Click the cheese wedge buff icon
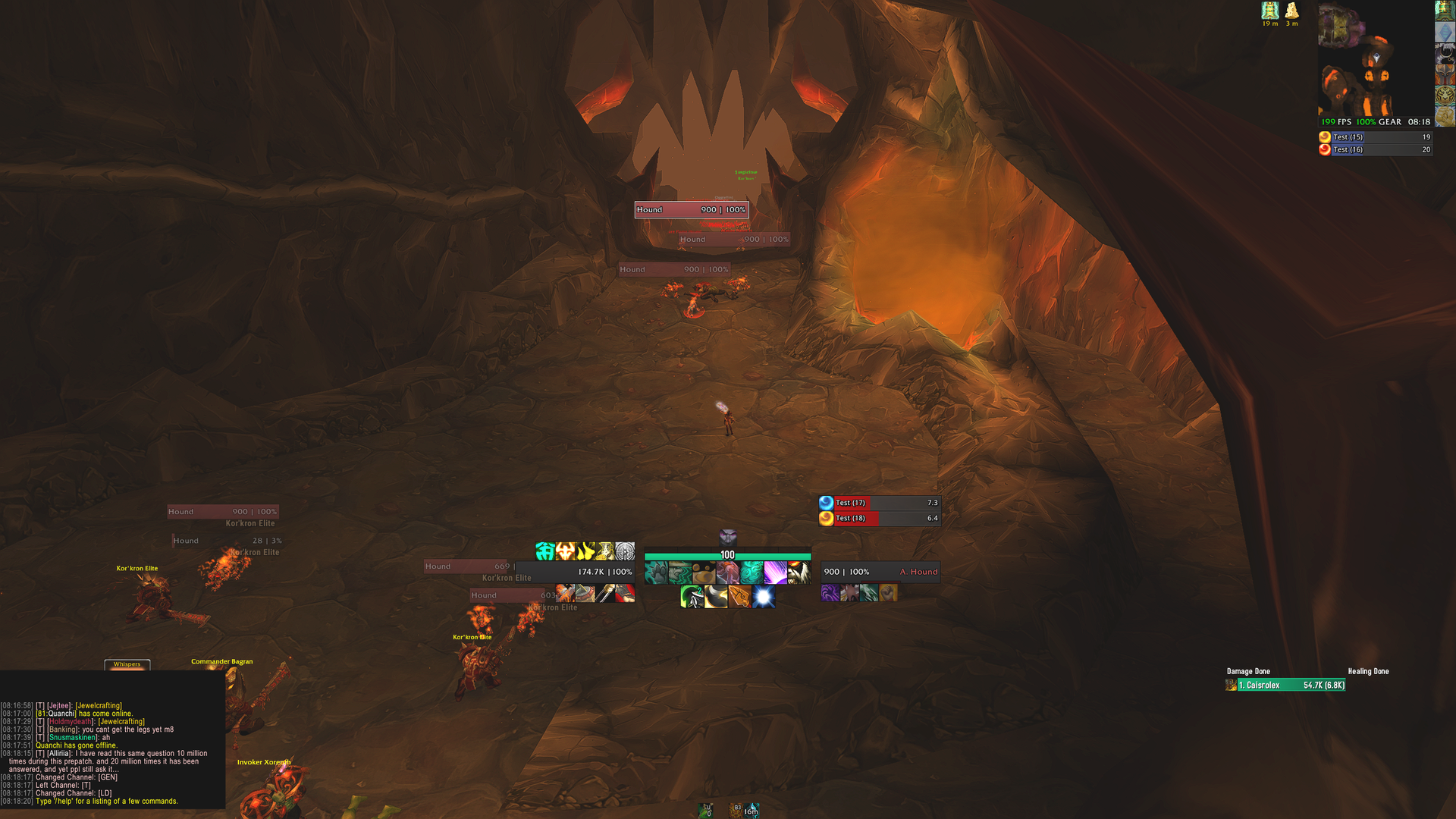 coord(1291,11)
